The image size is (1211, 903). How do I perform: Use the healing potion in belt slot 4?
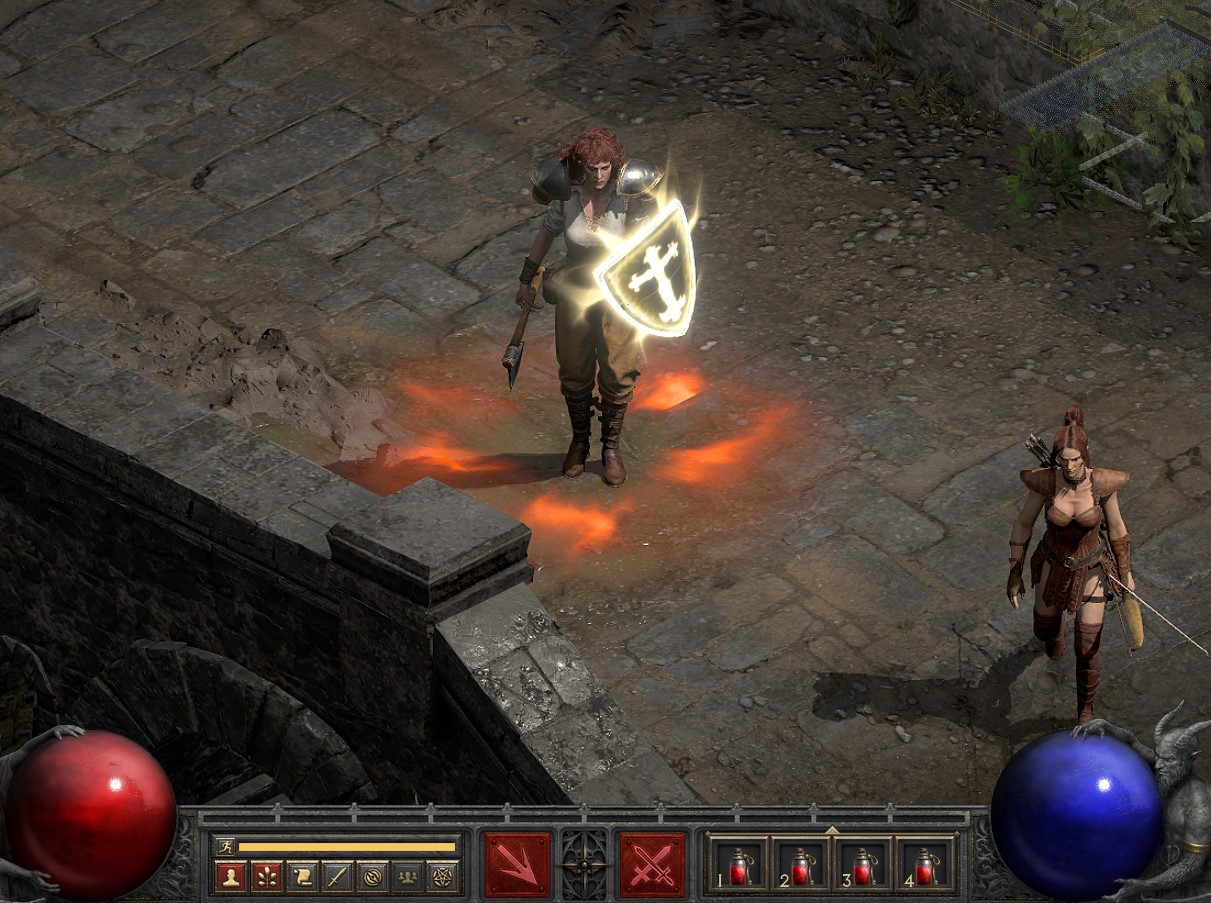[925, 866]
